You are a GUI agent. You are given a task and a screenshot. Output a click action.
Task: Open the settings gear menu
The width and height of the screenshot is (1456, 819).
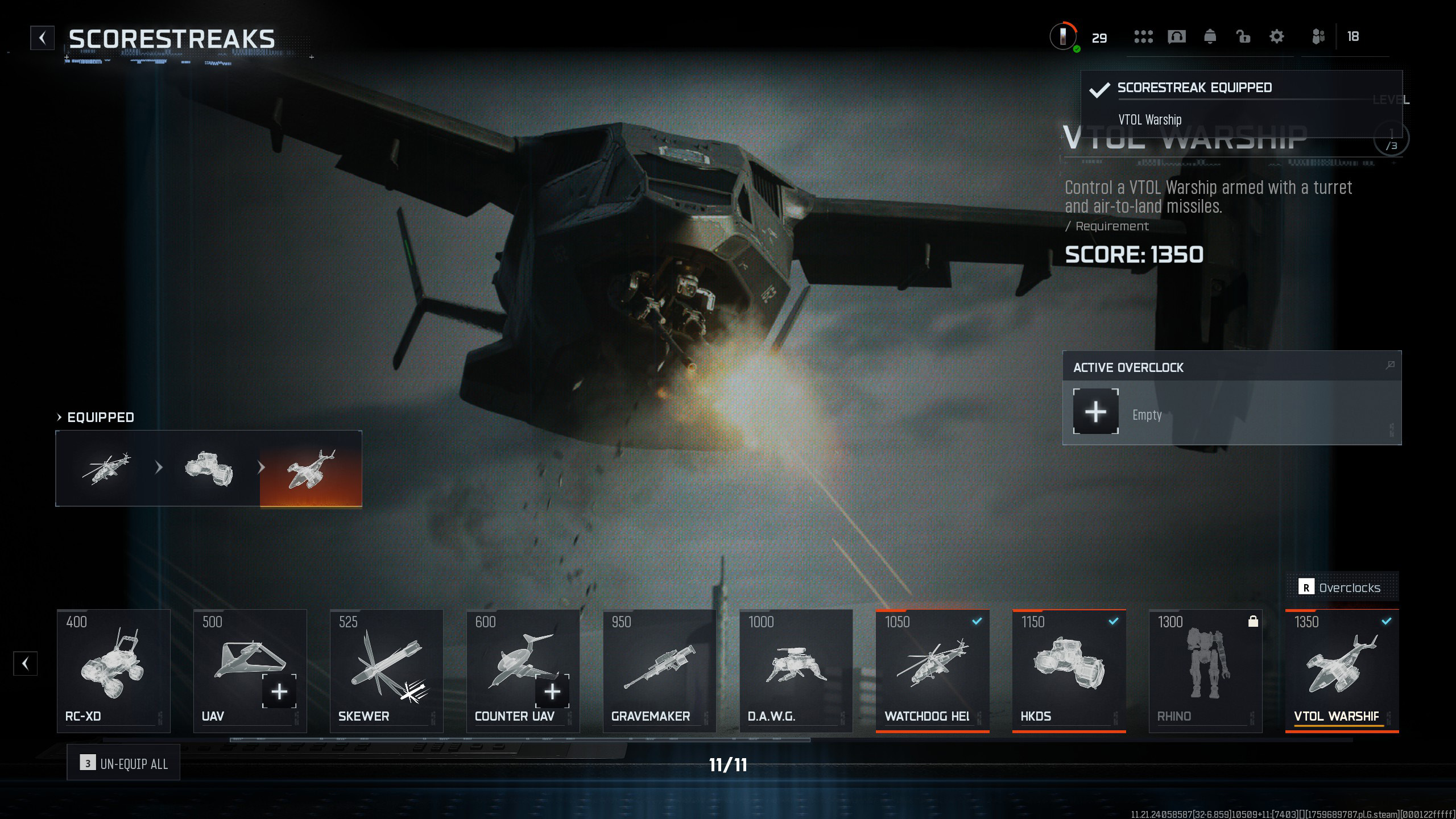pos(1276,37)
